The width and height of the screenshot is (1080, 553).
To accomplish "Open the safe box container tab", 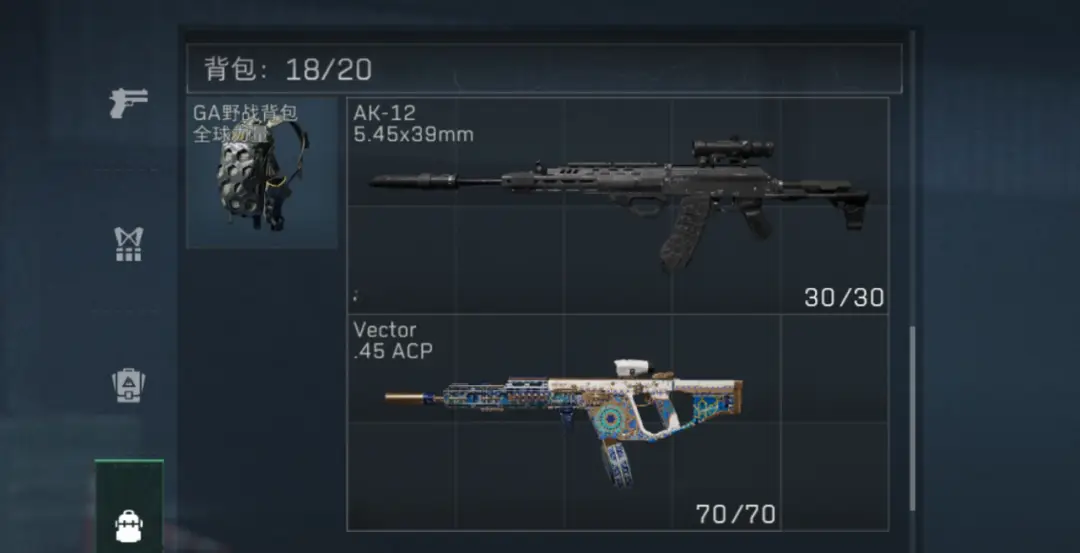I will (129, 386).
